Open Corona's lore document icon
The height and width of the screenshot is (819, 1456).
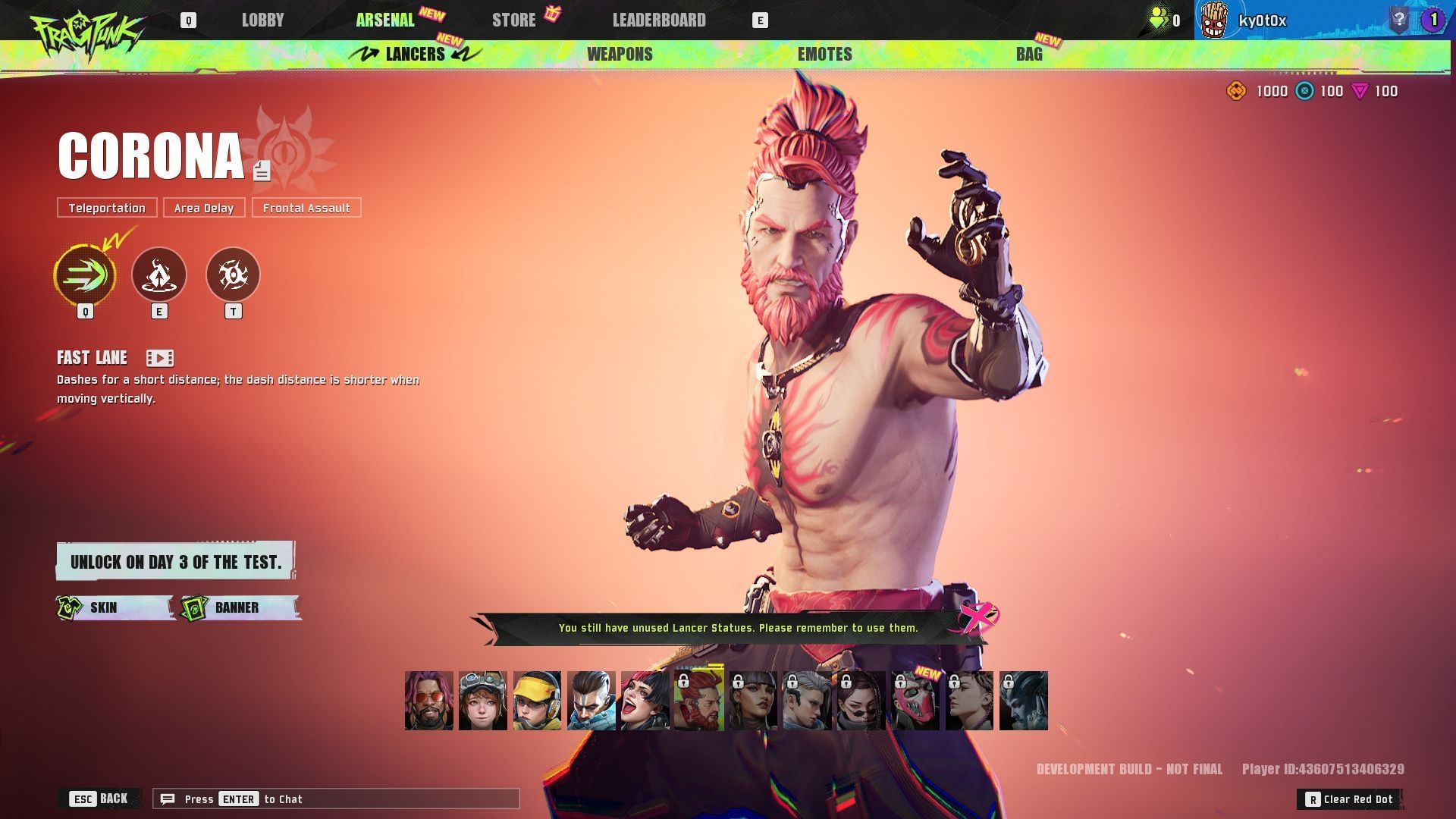tap(262, 171)
